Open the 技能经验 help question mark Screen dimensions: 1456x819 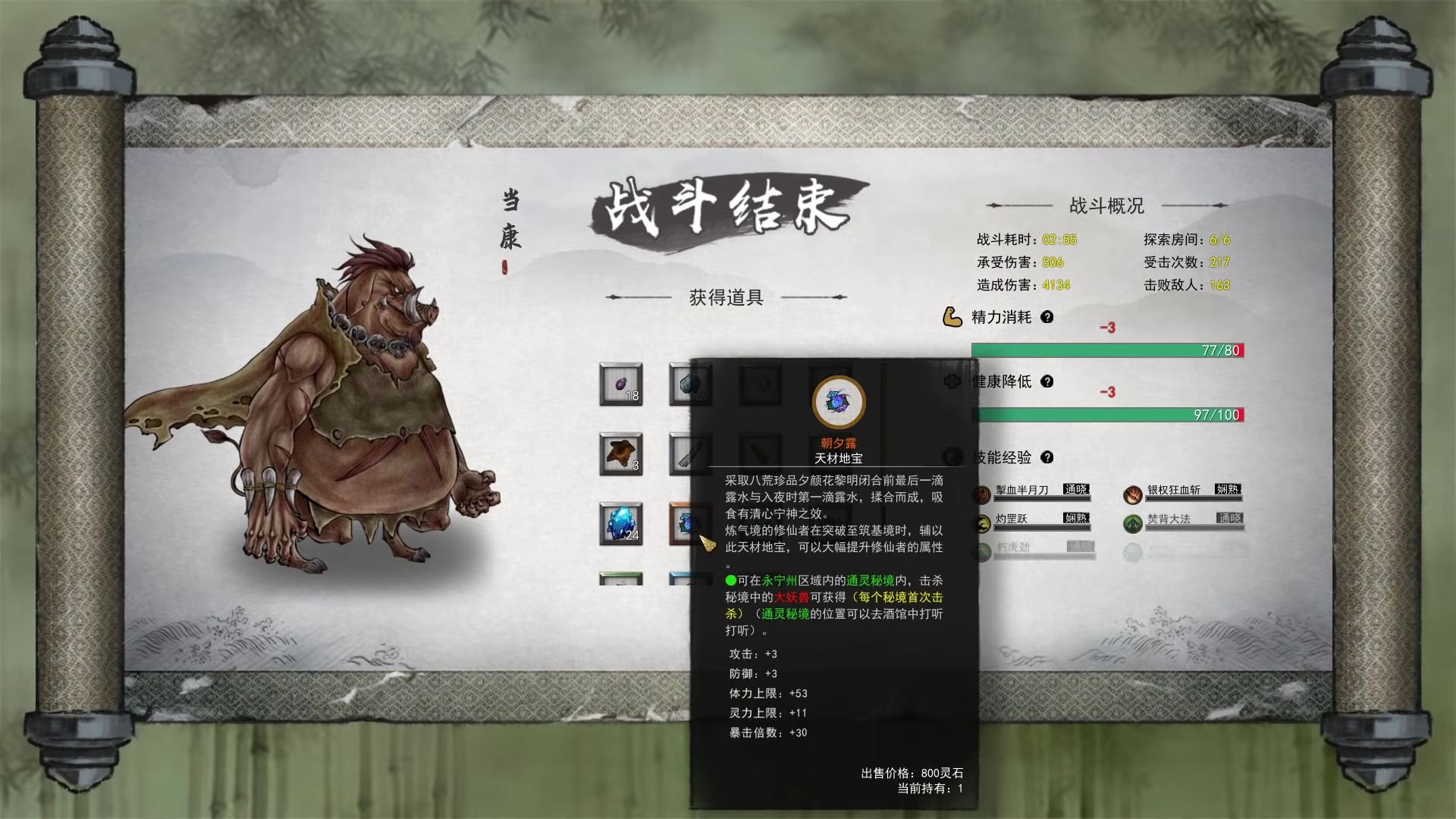[1047, 458]
